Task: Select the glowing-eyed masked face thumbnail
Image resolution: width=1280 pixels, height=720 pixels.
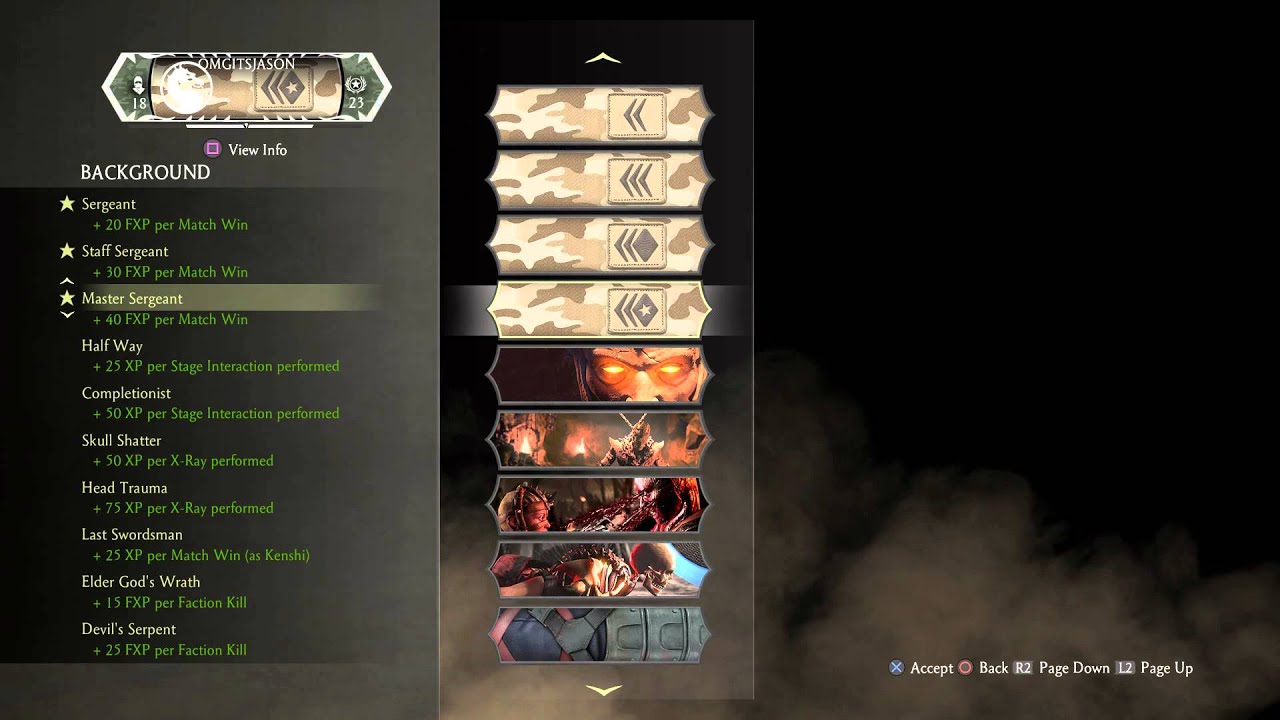Action: [600, 375]
